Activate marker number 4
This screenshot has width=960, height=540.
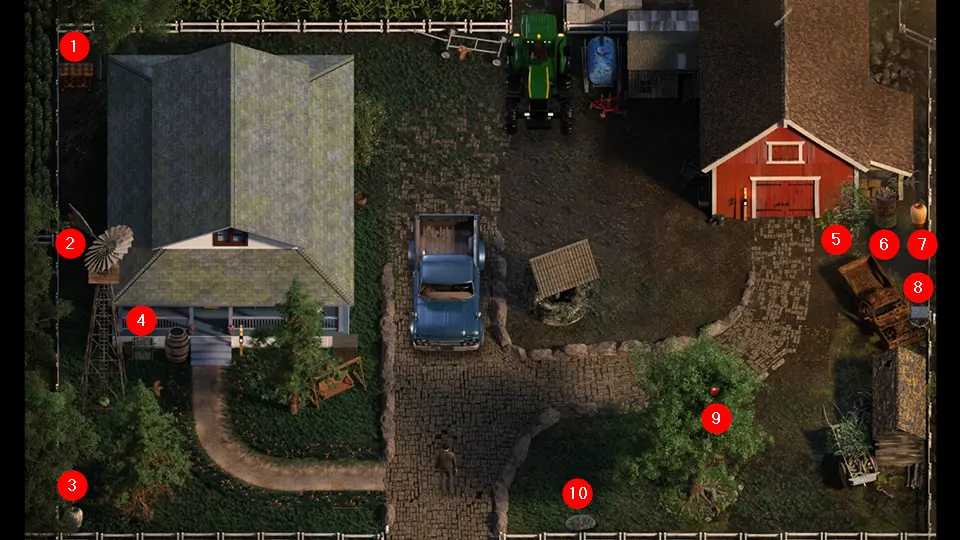141,321
